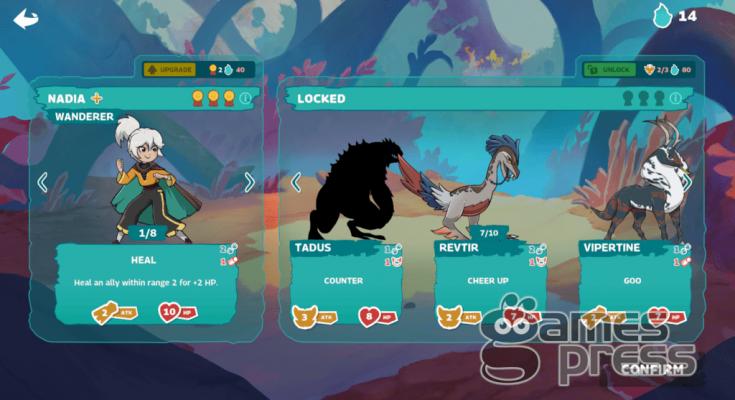Image resolution: width=735 pixels, height=400 pixels.
Task: Confirm the team selection
Action: [x=651, y=368]
